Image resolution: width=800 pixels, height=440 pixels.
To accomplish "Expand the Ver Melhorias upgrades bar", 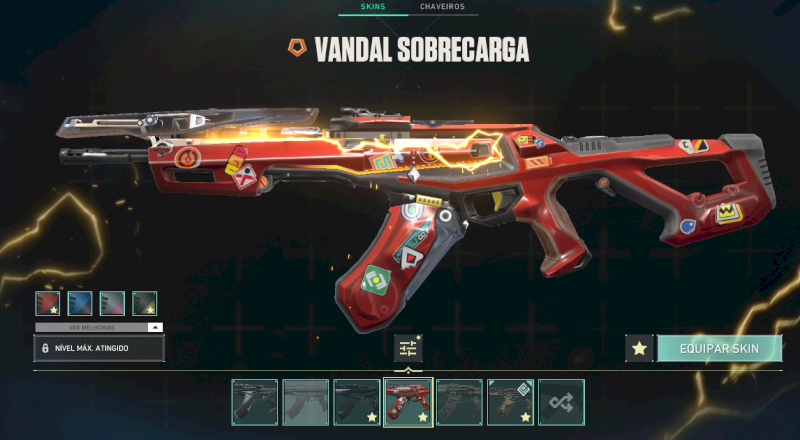I will coord(99,327).
